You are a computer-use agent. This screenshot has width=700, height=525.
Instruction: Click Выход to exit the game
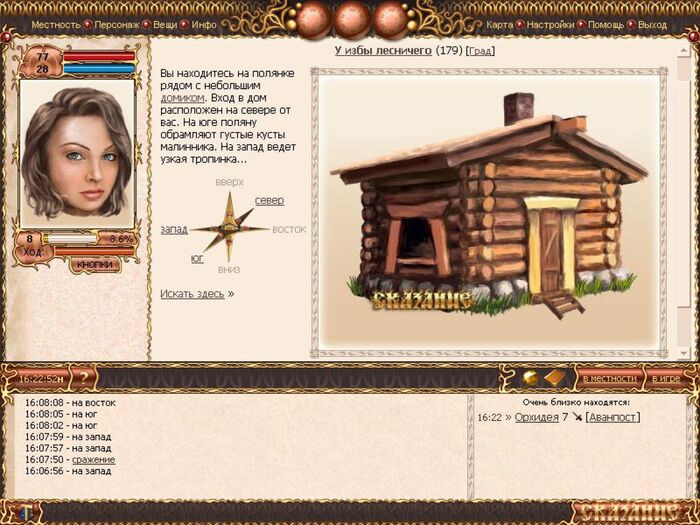[652, 24]
